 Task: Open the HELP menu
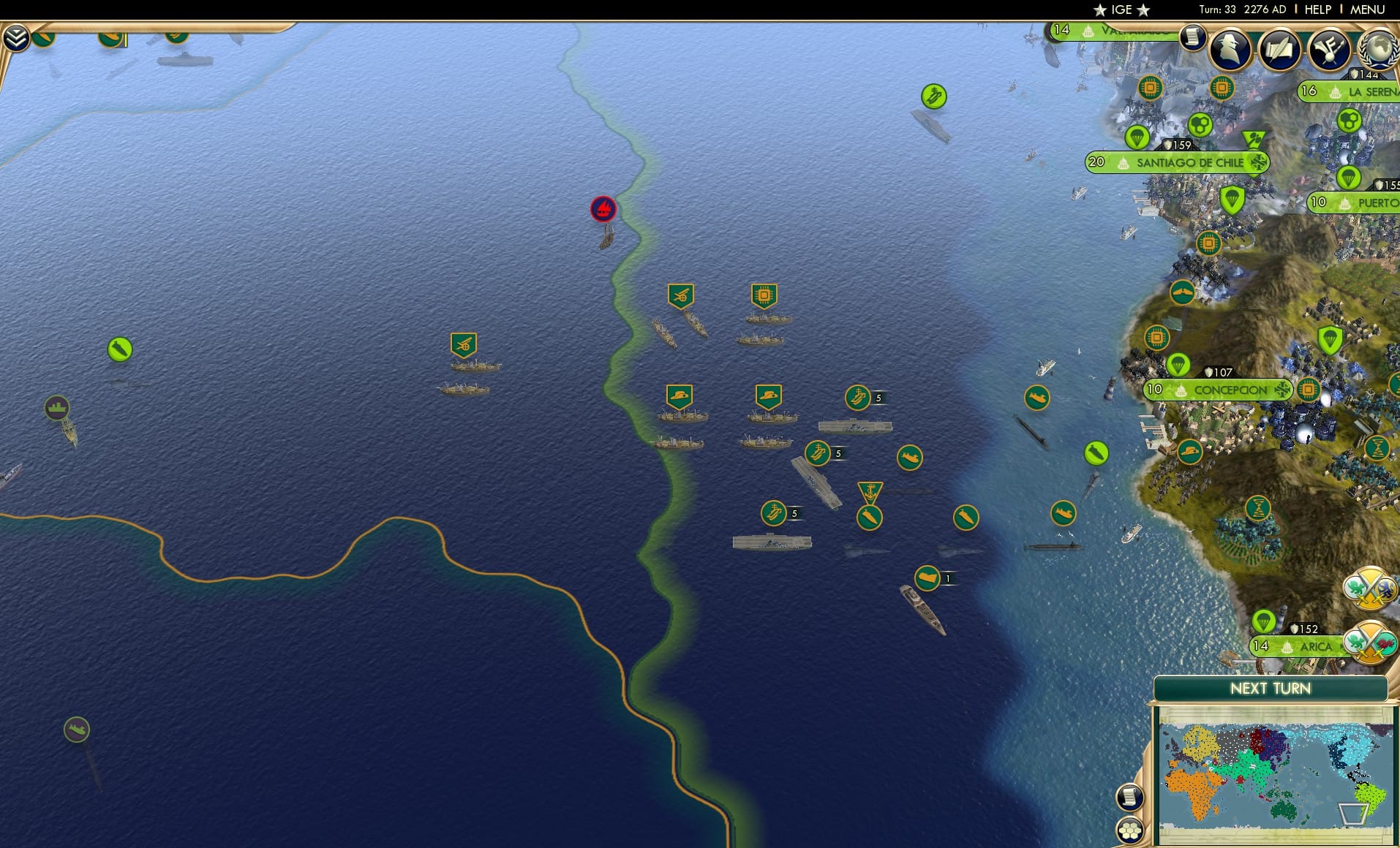click(1317, 10)
